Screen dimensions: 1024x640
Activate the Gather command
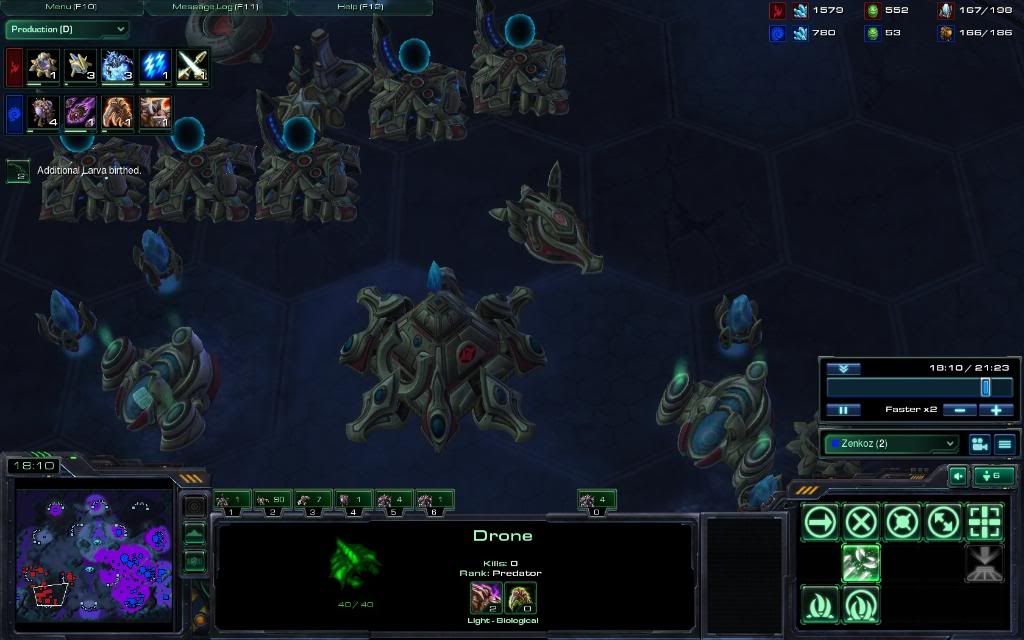pos(861,563)
